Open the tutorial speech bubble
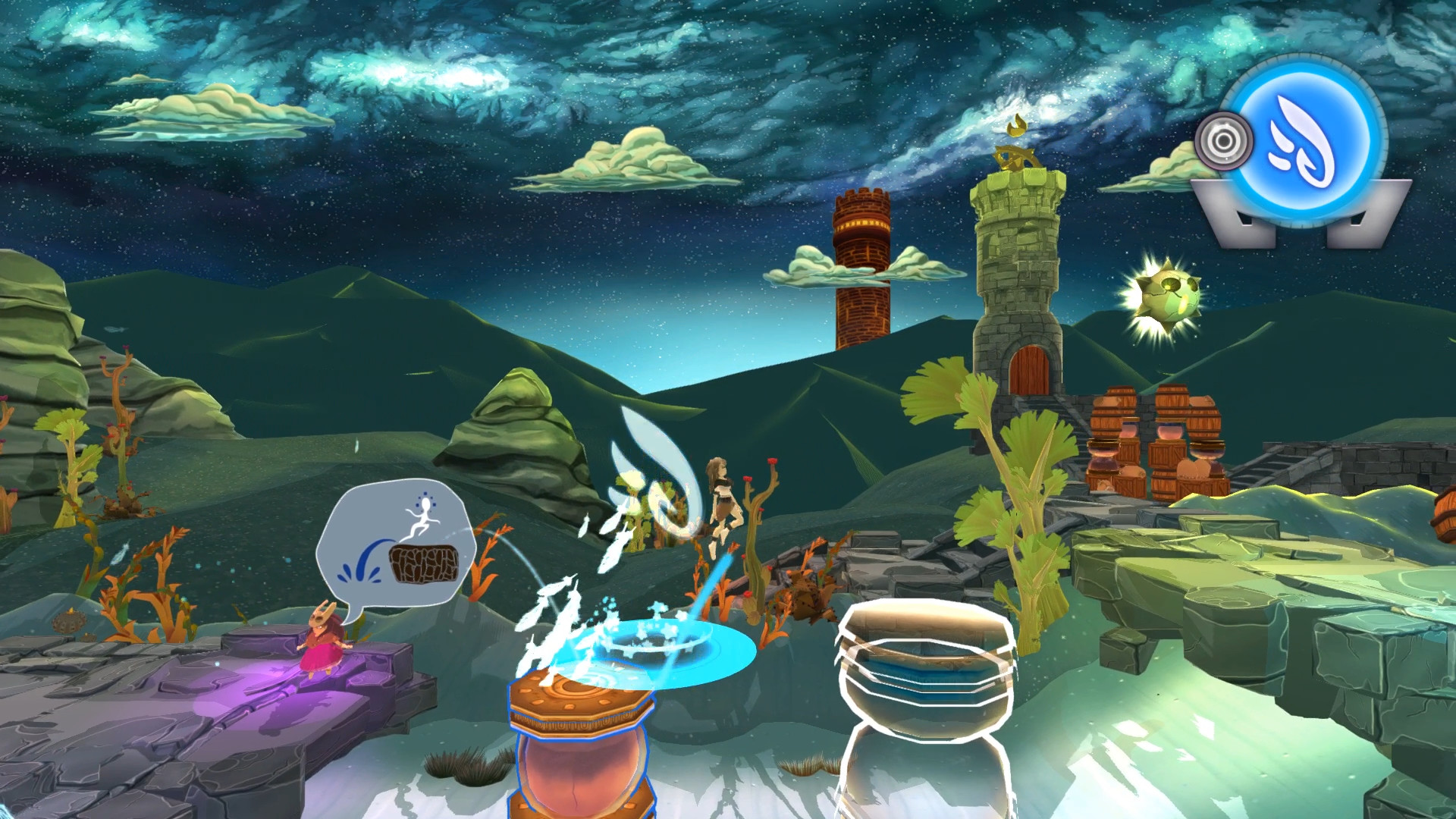The height and width of the screenshot is (819, 1456). coord(397,541)
